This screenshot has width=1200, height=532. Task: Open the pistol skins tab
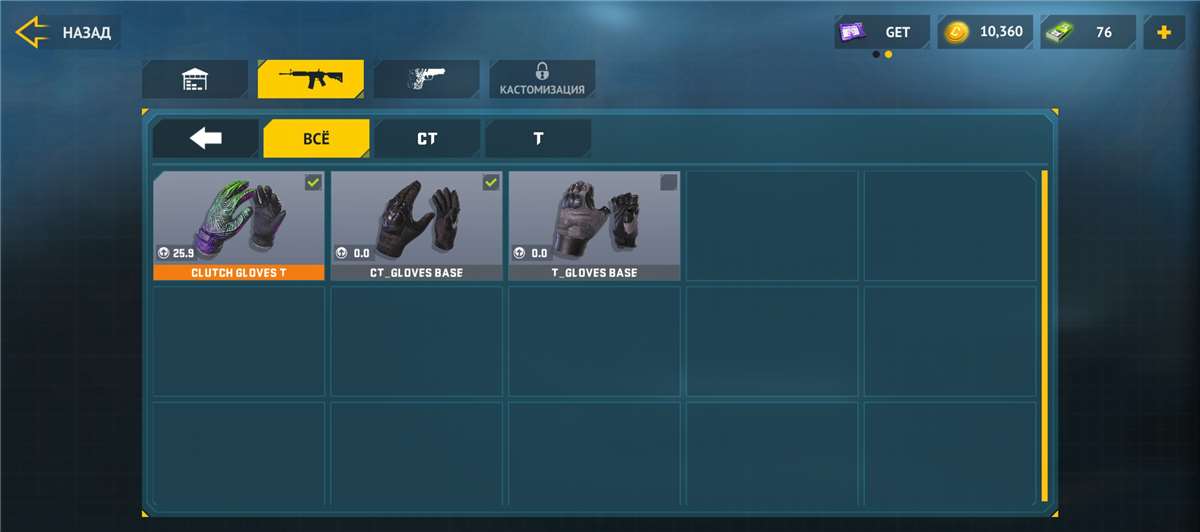[426, 79]
